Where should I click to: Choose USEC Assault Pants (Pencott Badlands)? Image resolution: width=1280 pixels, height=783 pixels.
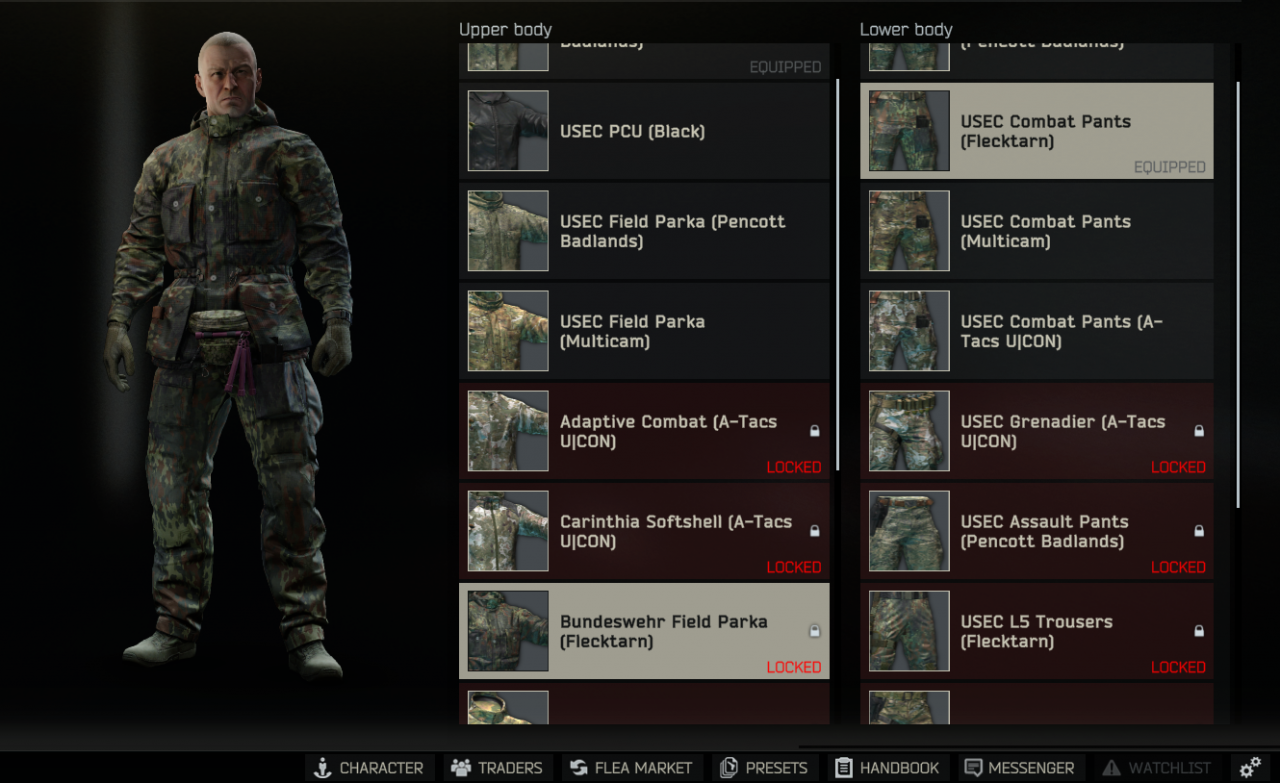[x=1036, y=531]
